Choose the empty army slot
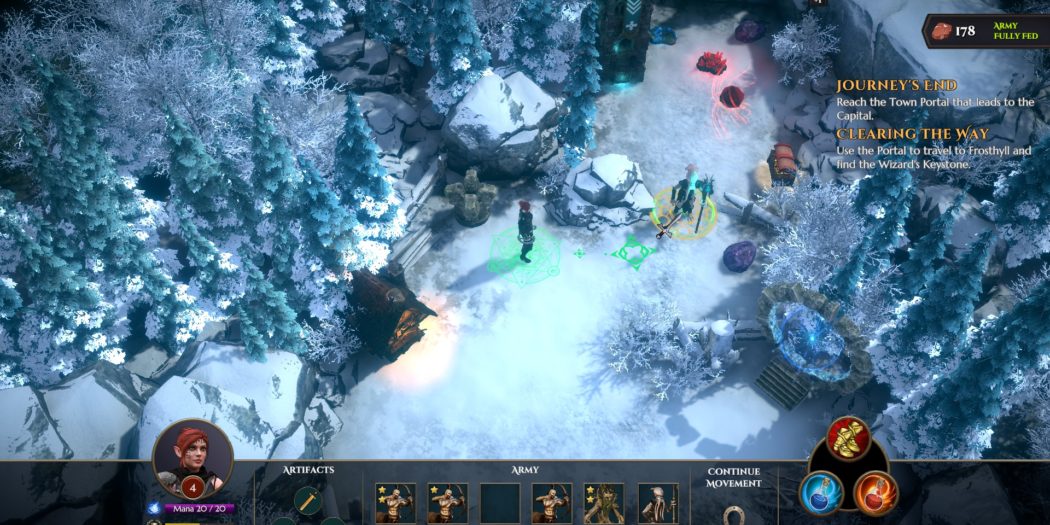Image resolution: width=1050 pixels, height=525 pixels. pyautogui.click(x=499, y=503)
